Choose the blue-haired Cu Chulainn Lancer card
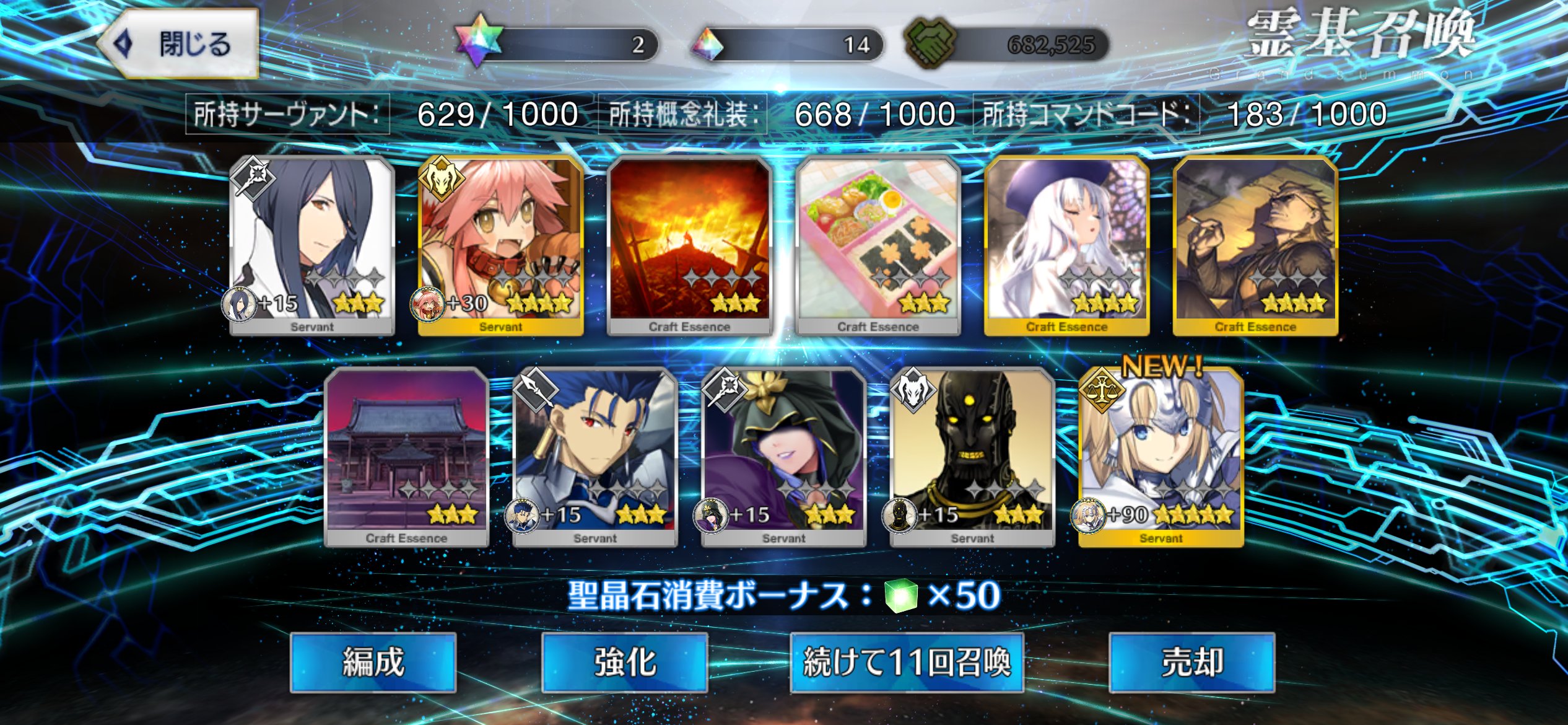 pyautogui.click(x=595, y=457)
